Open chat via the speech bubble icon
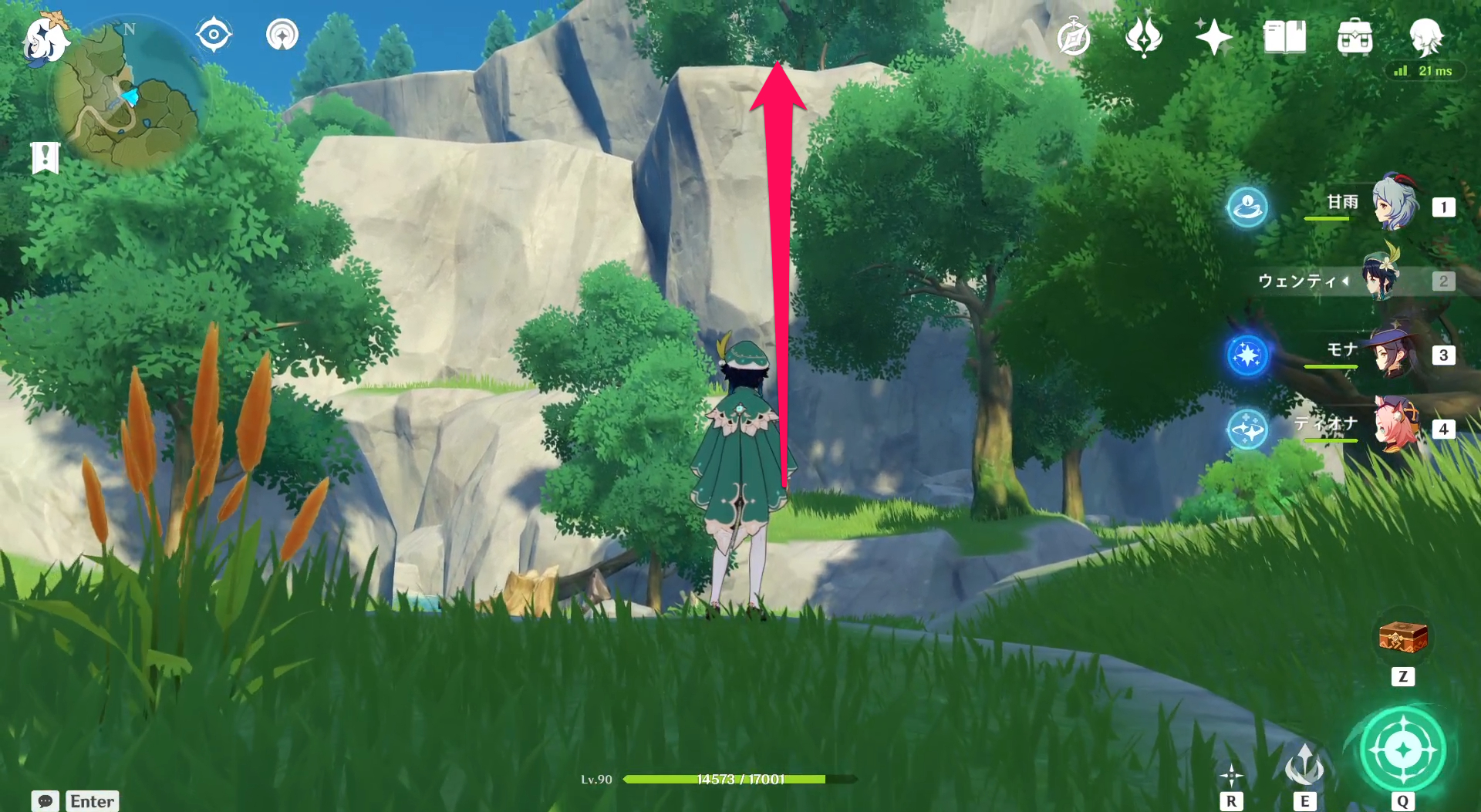This screenshot has width=1481, height=812. click(x=45, y=801)
